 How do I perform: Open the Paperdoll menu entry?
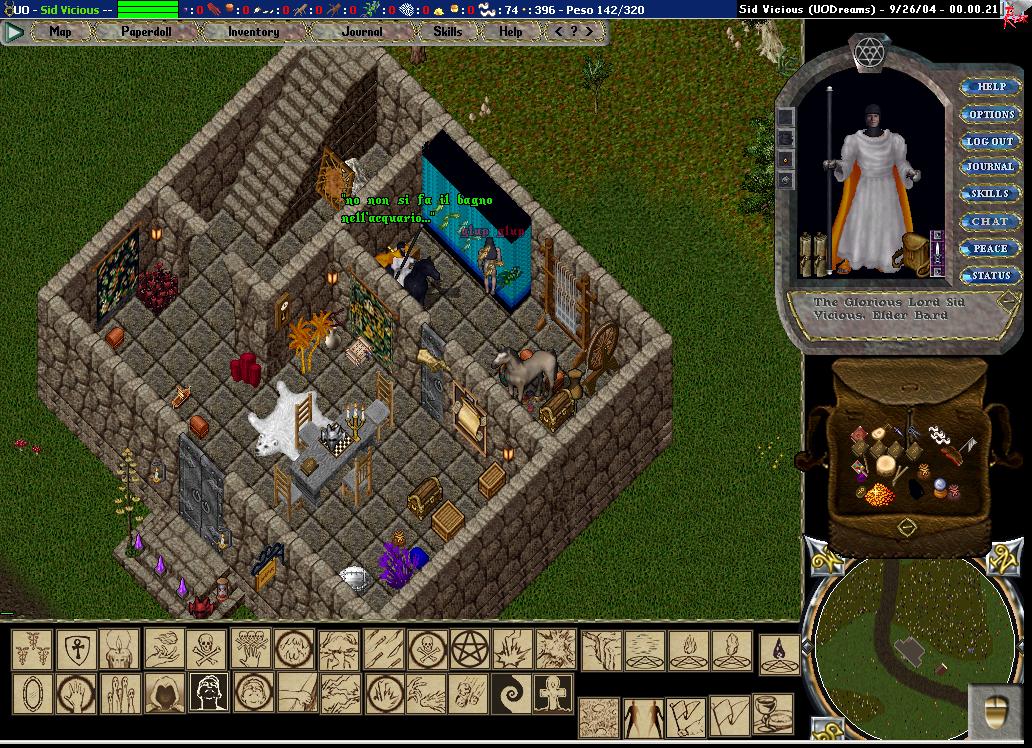(146, 31)
